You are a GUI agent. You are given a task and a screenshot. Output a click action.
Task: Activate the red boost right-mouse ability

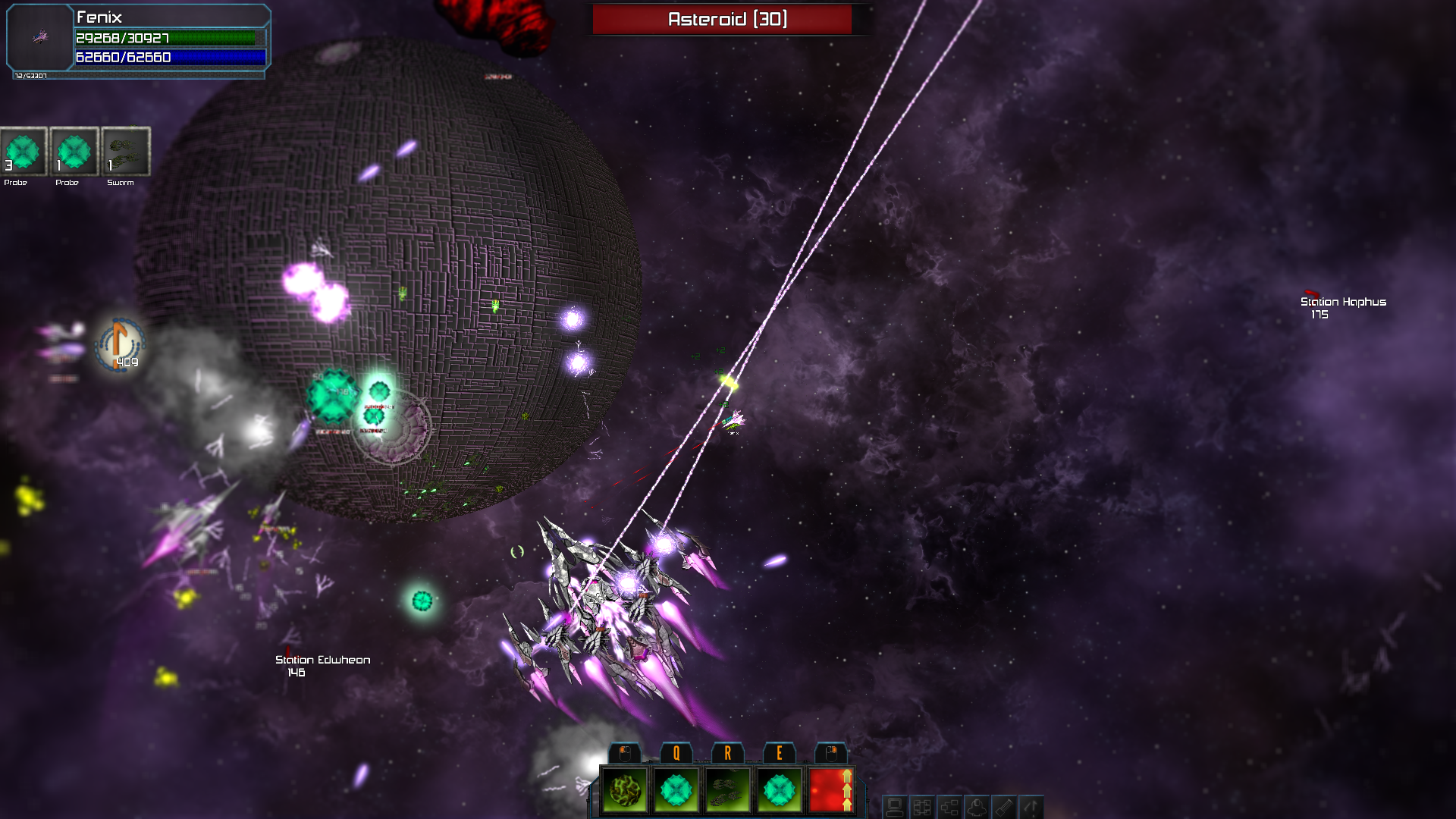point(832,791)
